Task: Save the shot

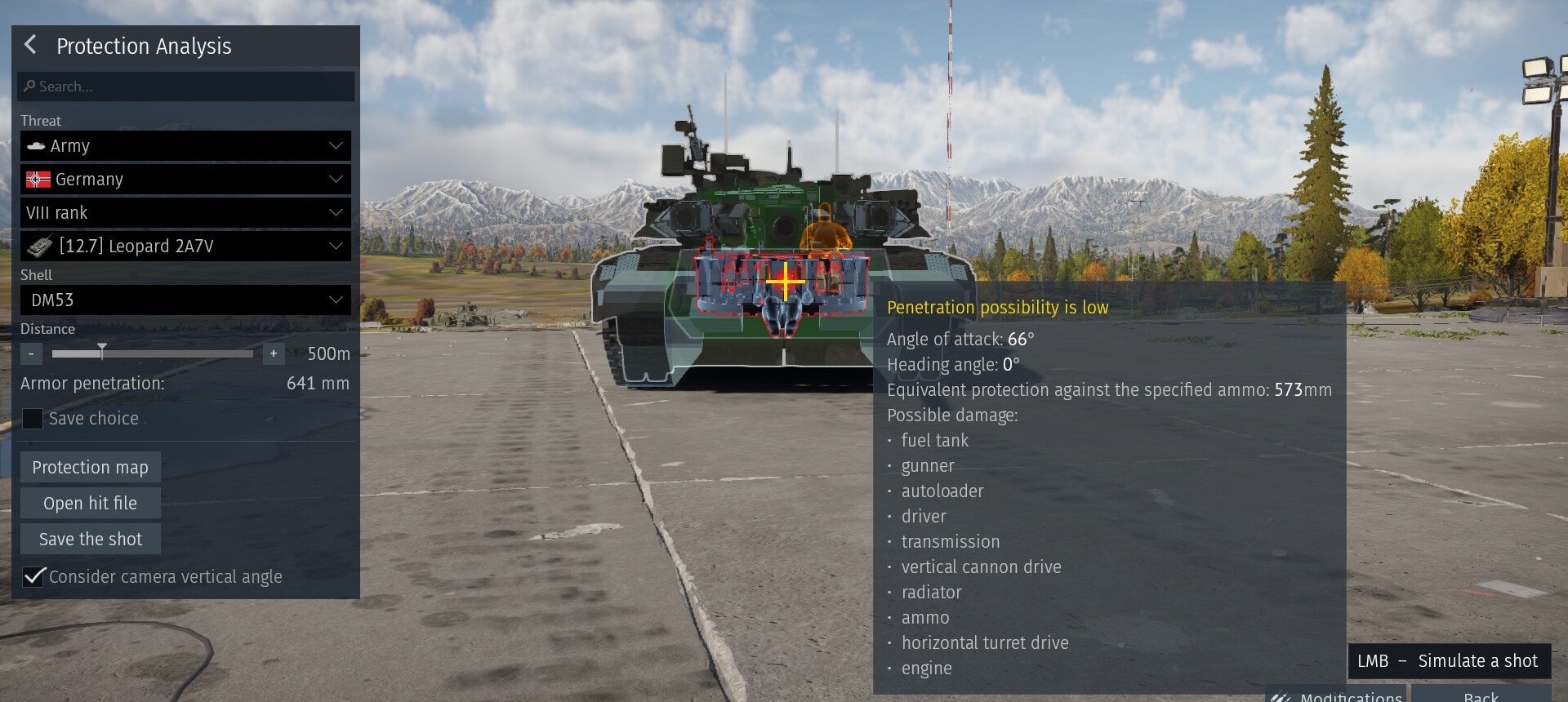Action: (x=90, y=540)
